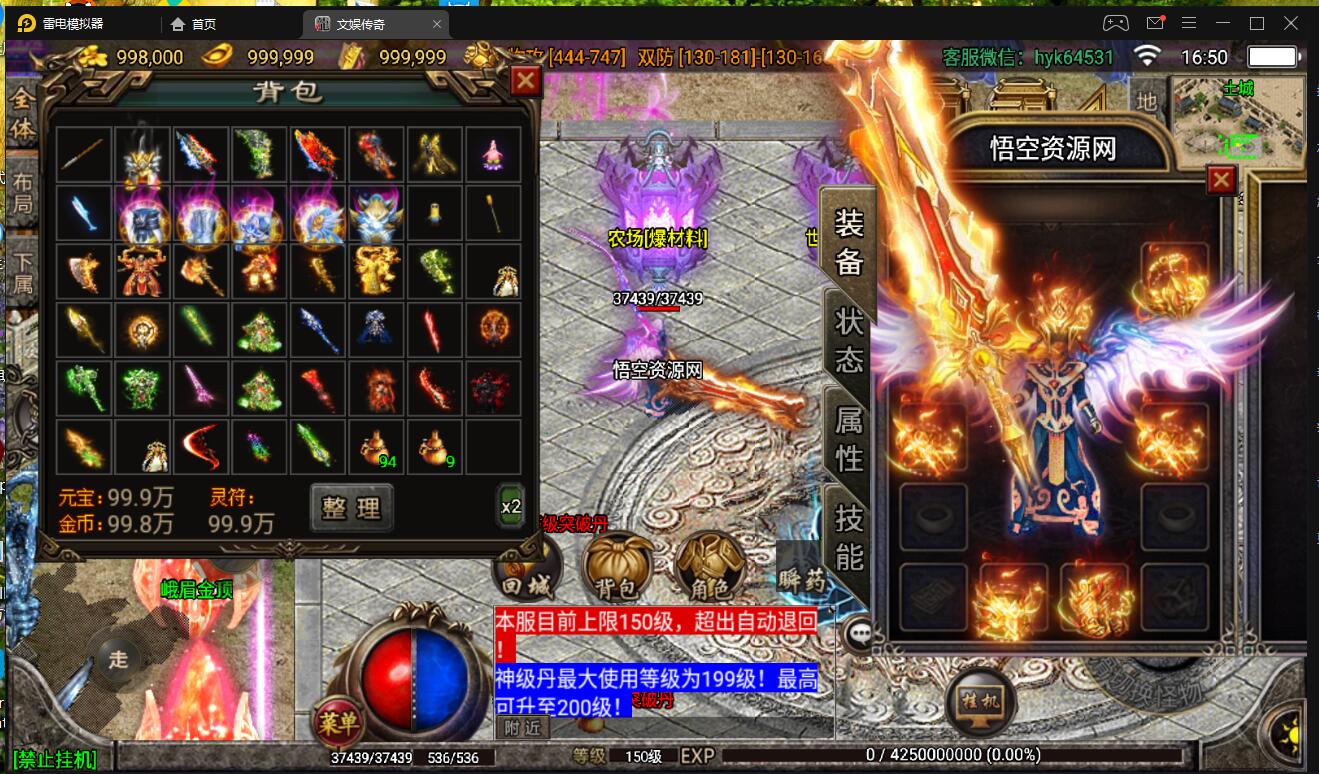Select the potion stack numbered 94
1319x774 pixels.
(x=376, y=446)
